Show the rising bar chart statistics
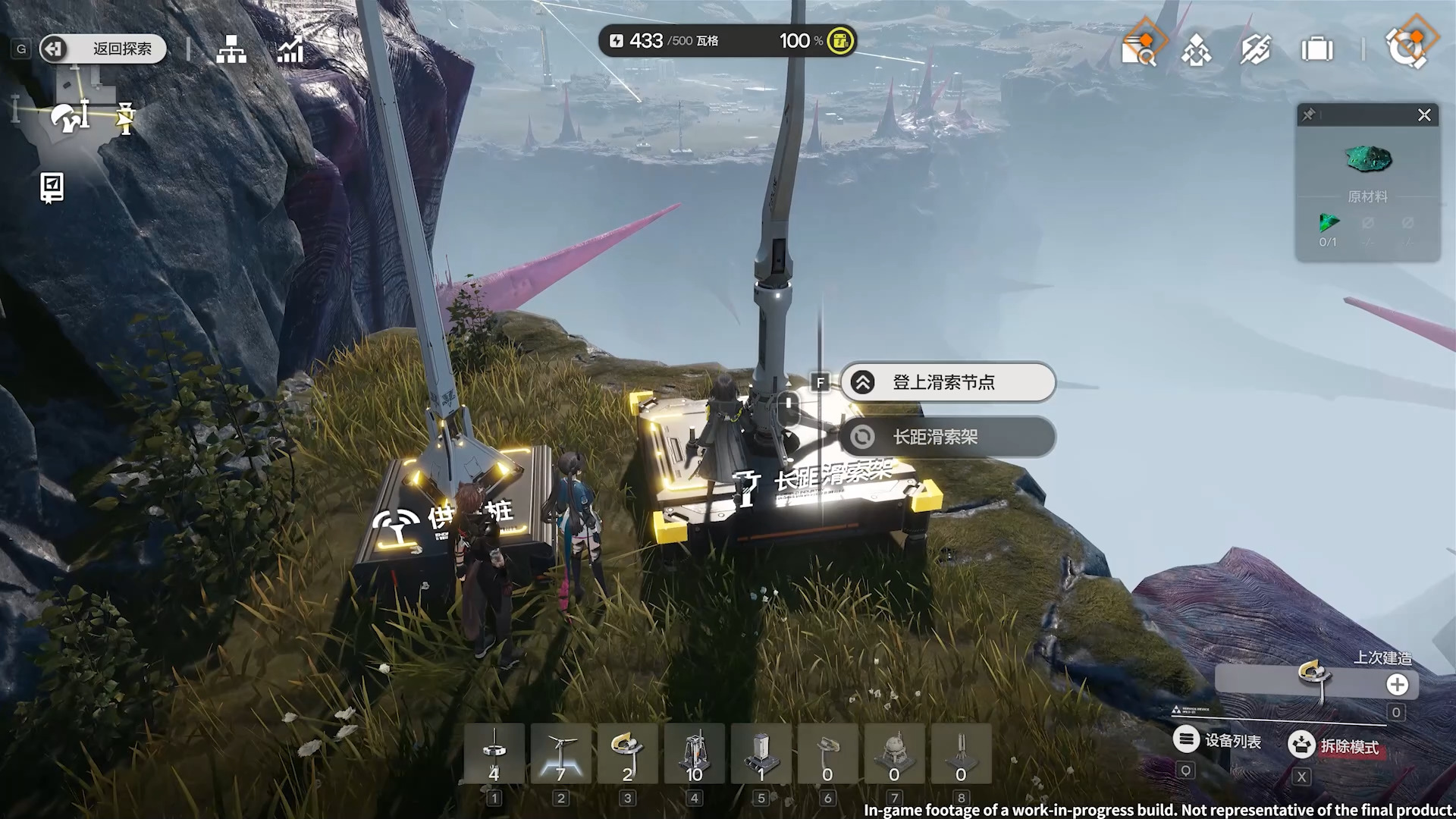This screenshot has height=819, width=1456. click(x=290, y=50)
